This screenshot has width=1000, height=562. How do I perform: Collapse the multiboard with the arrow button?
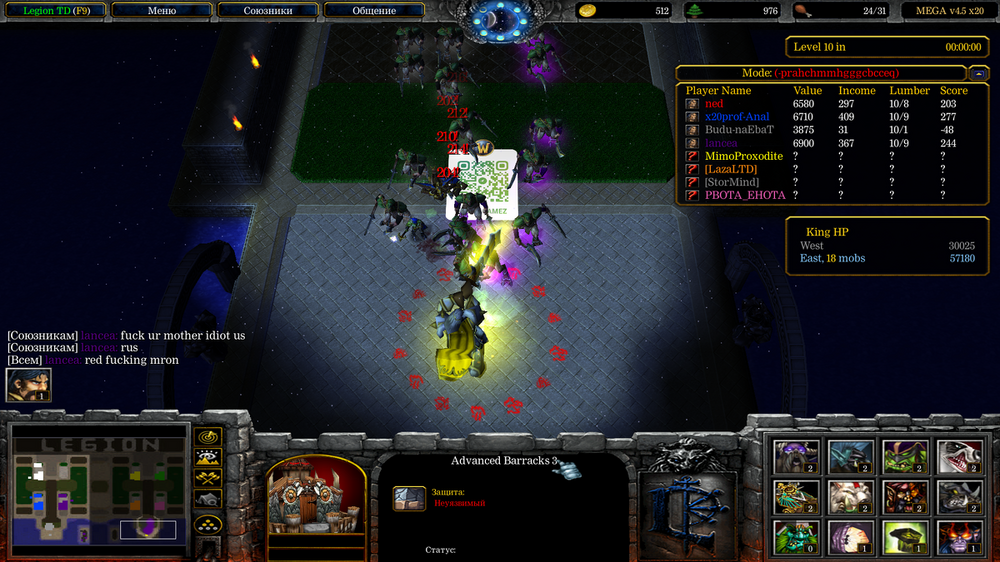(x=978, y=73)
